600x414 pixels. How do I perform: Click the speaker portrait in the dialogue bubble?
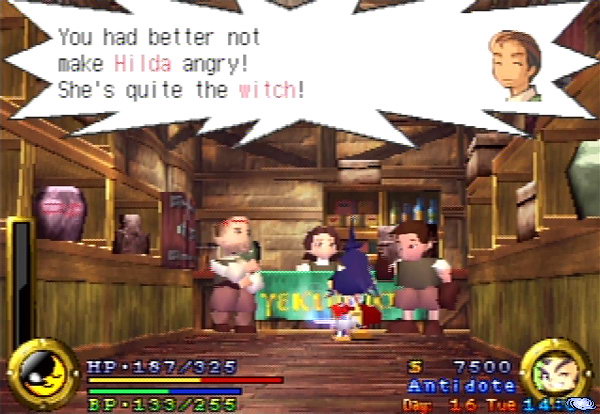coord(513,66)
